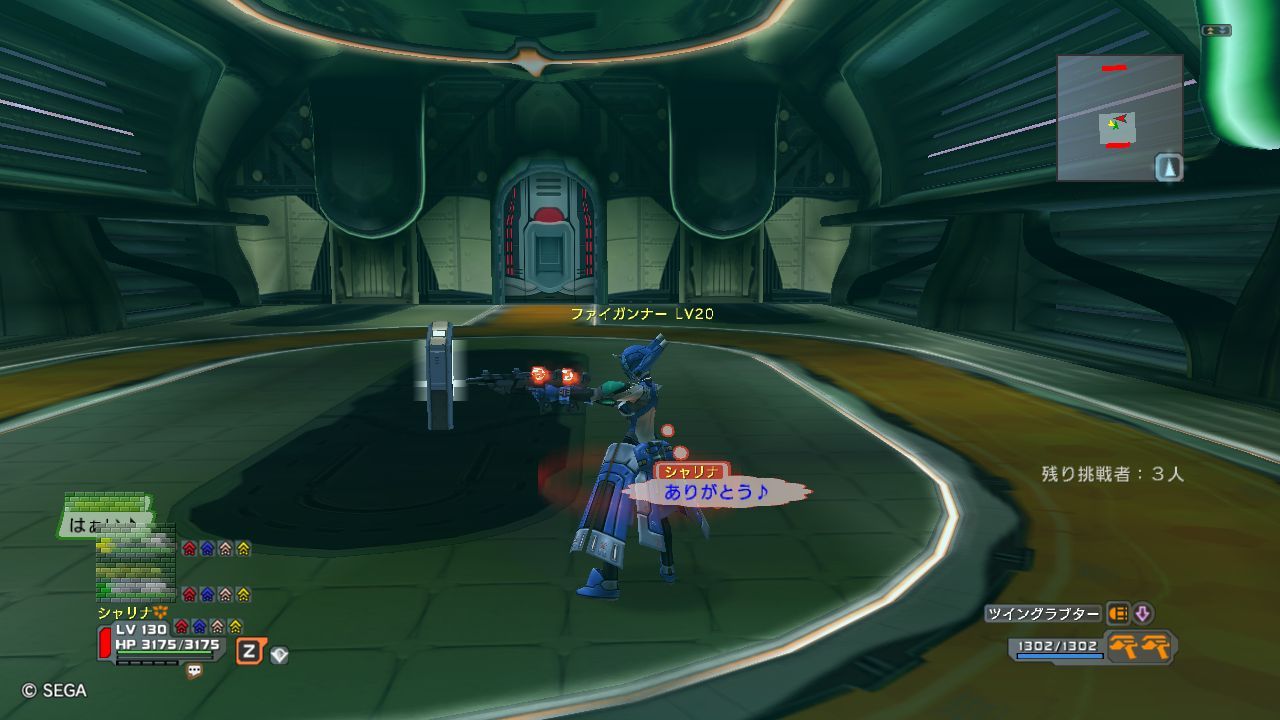
Task: Click the gray diamond icon beside Z
Action: click(280, 656)
